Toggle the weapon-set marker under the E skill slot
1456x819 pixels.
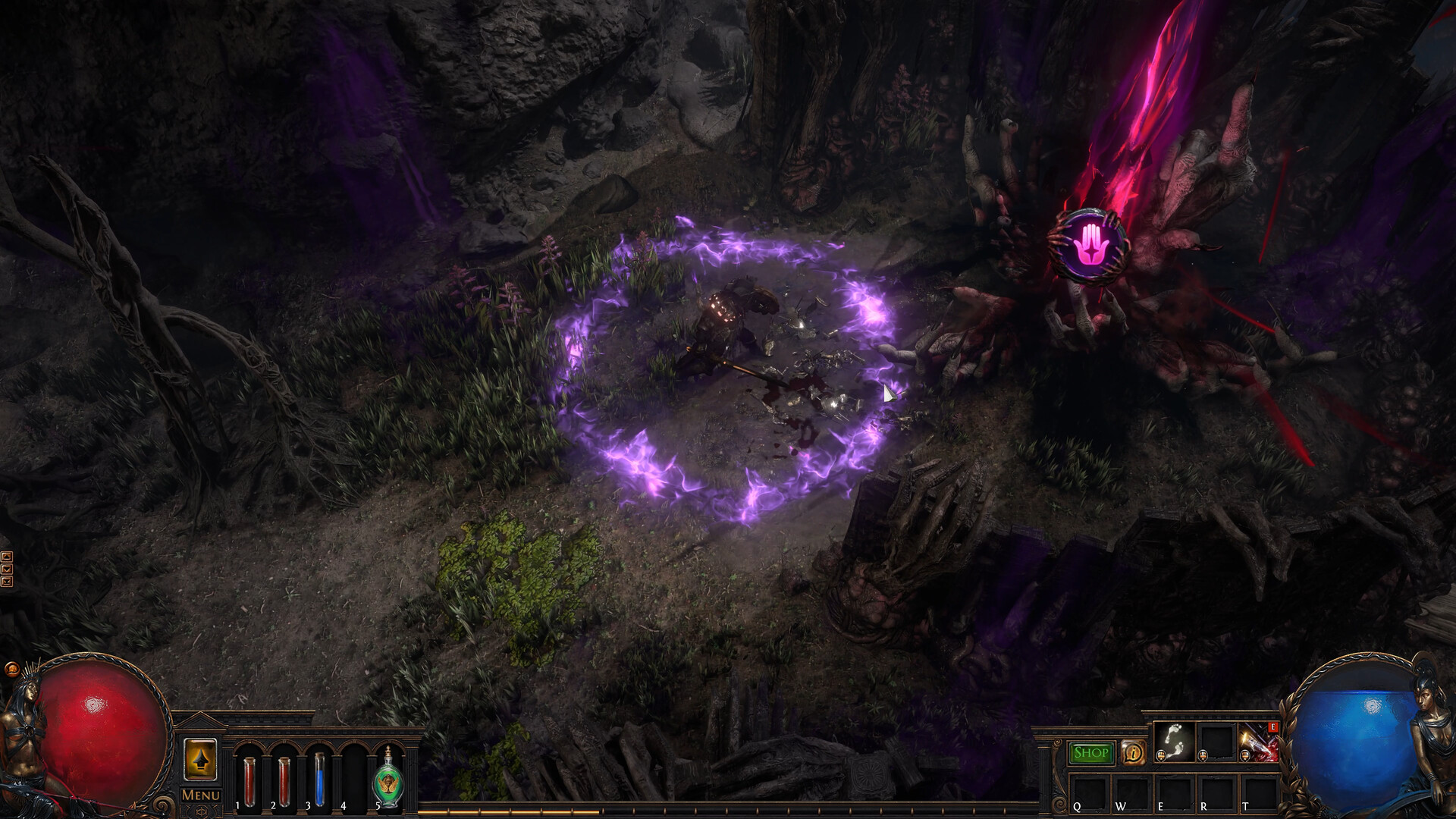(1245, 756)
